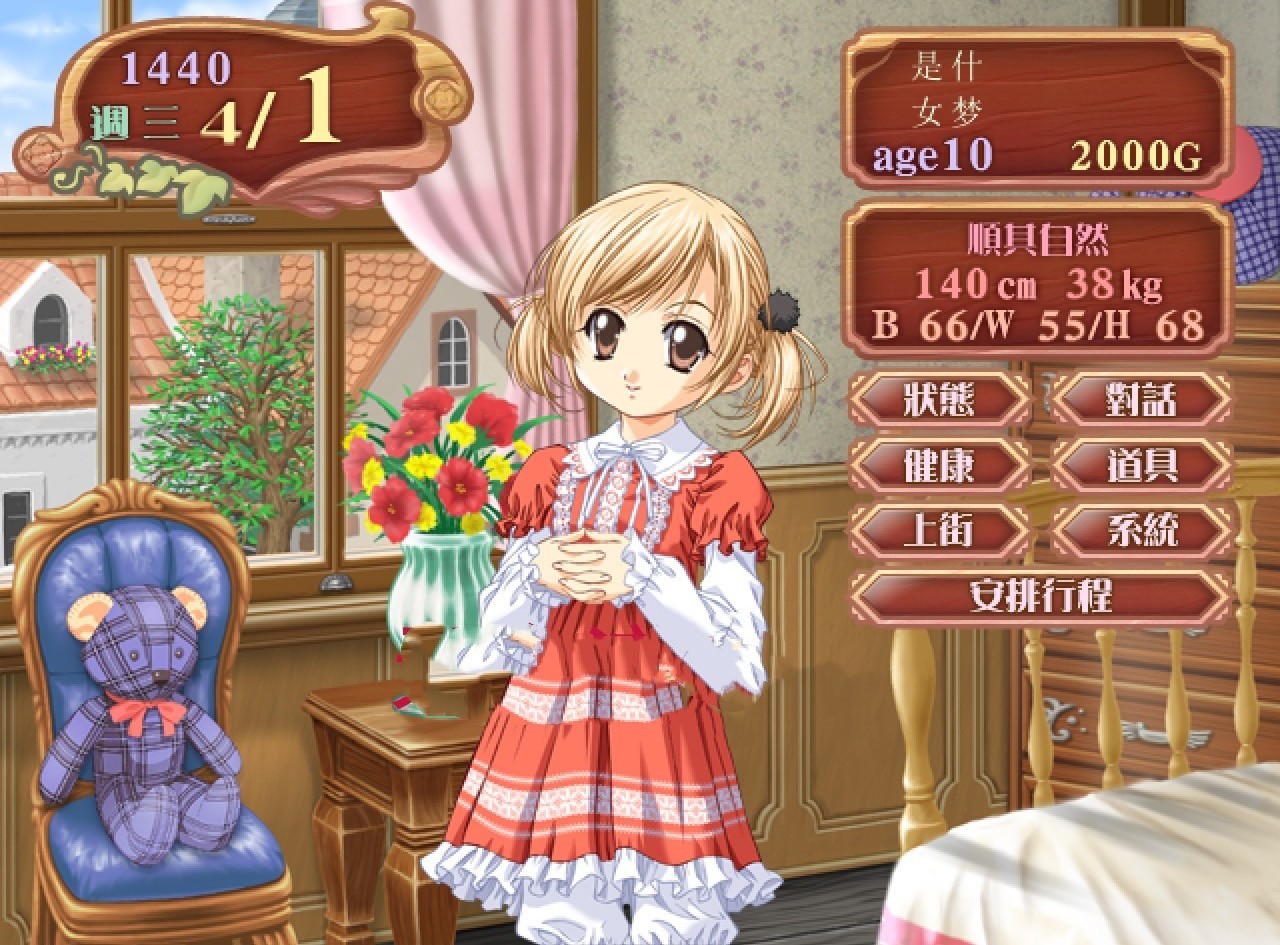Check the 健康 health menu
1280x945 pixels.
coord(938,465)
